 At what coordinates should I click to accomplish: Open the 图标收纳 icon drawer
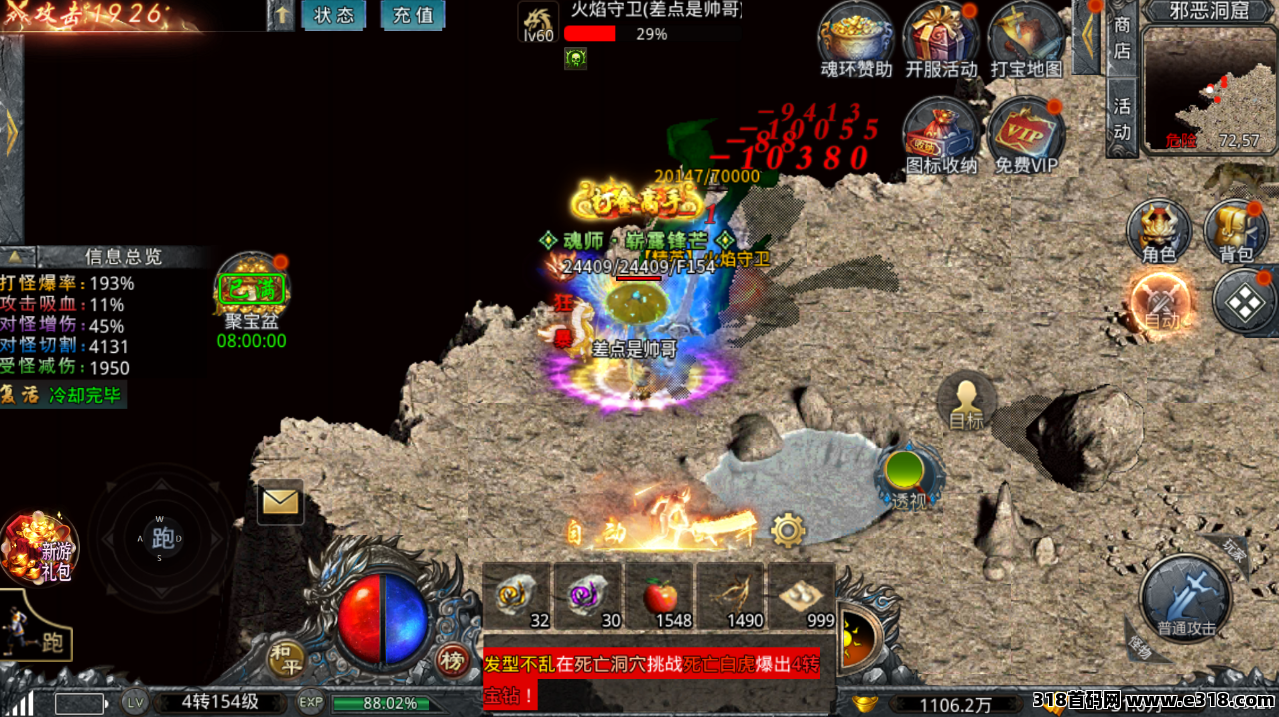(941, 133)
